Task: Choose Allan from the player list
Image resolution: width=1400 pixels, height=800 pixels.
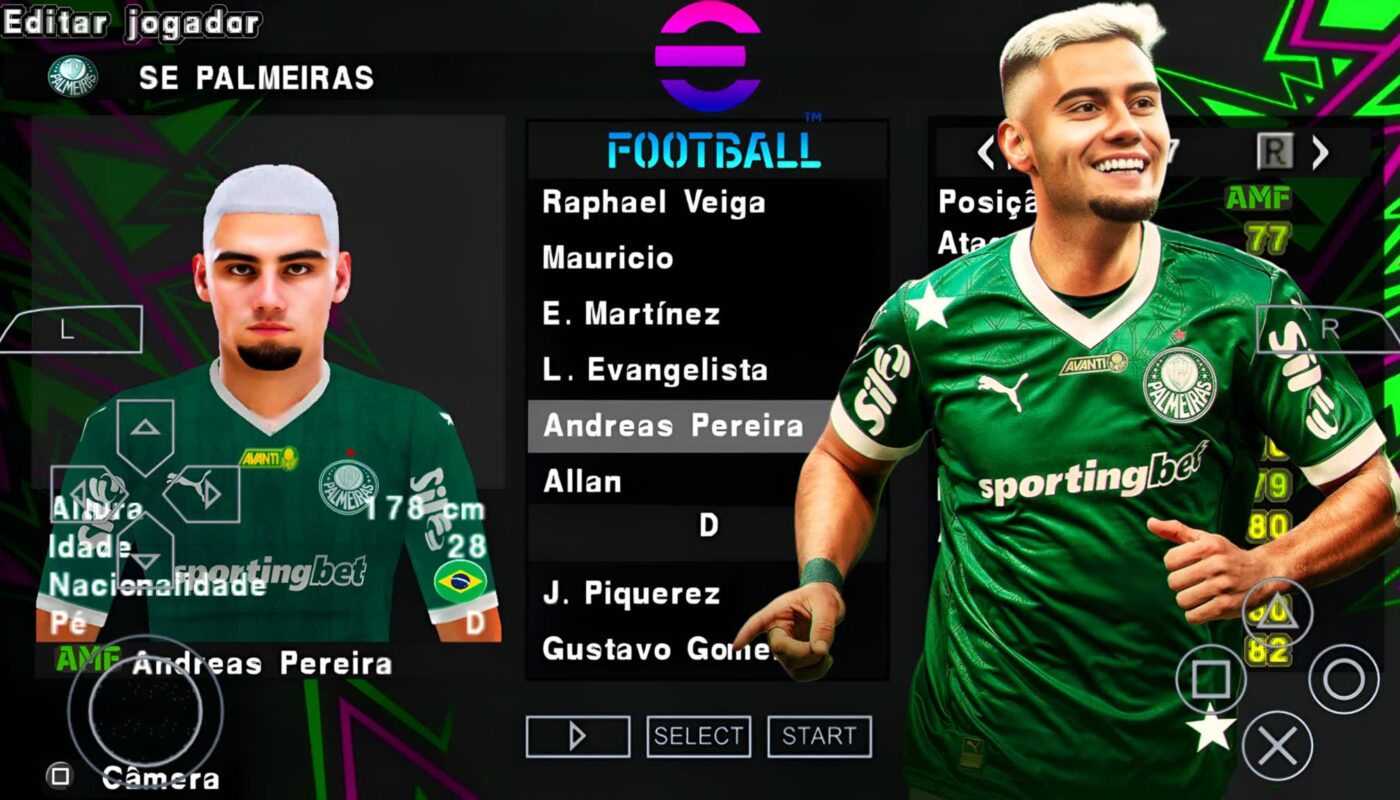Action: click(582, 483)
